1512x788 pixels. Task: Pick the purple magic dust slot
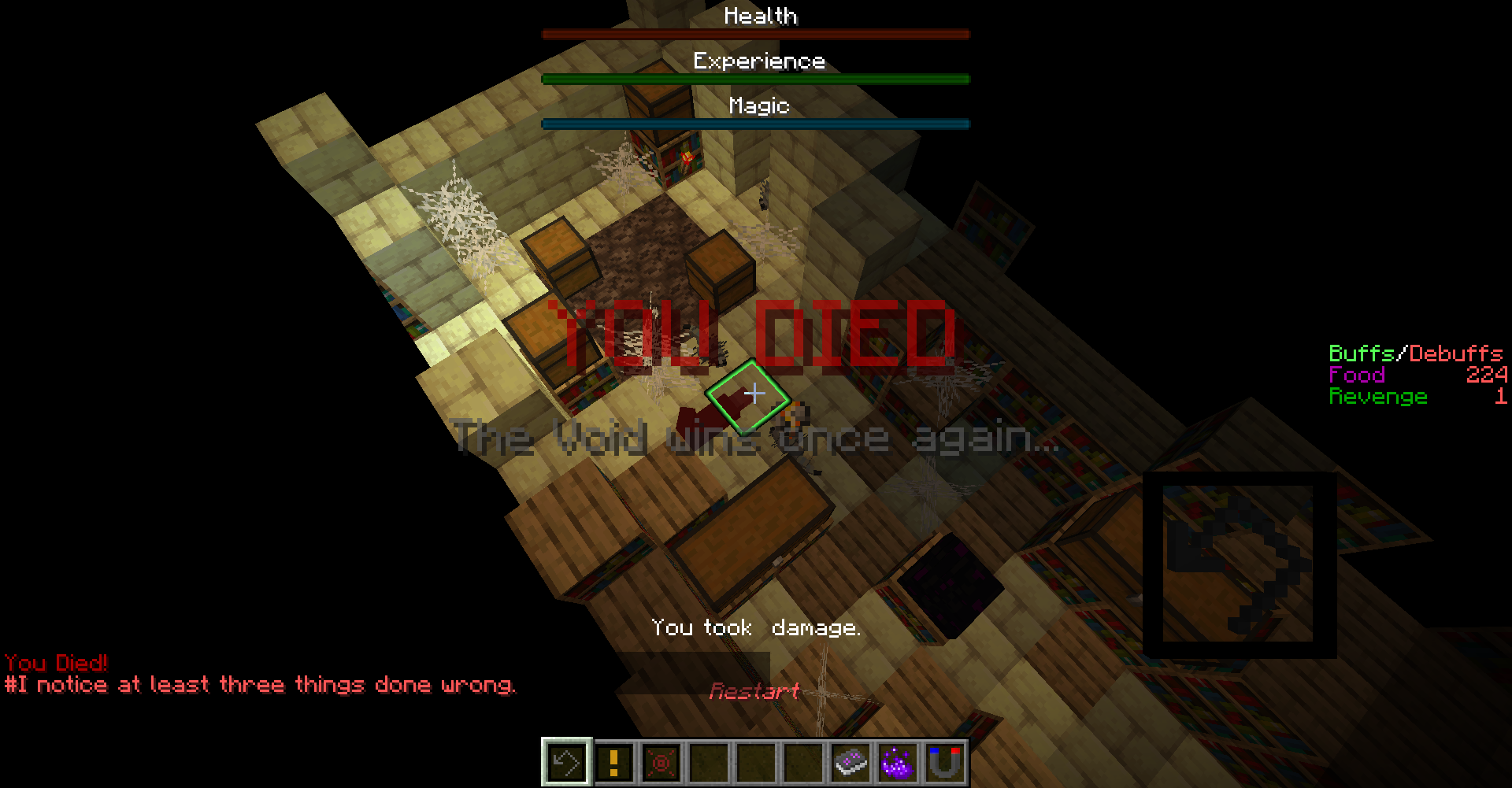click(898, 762)
